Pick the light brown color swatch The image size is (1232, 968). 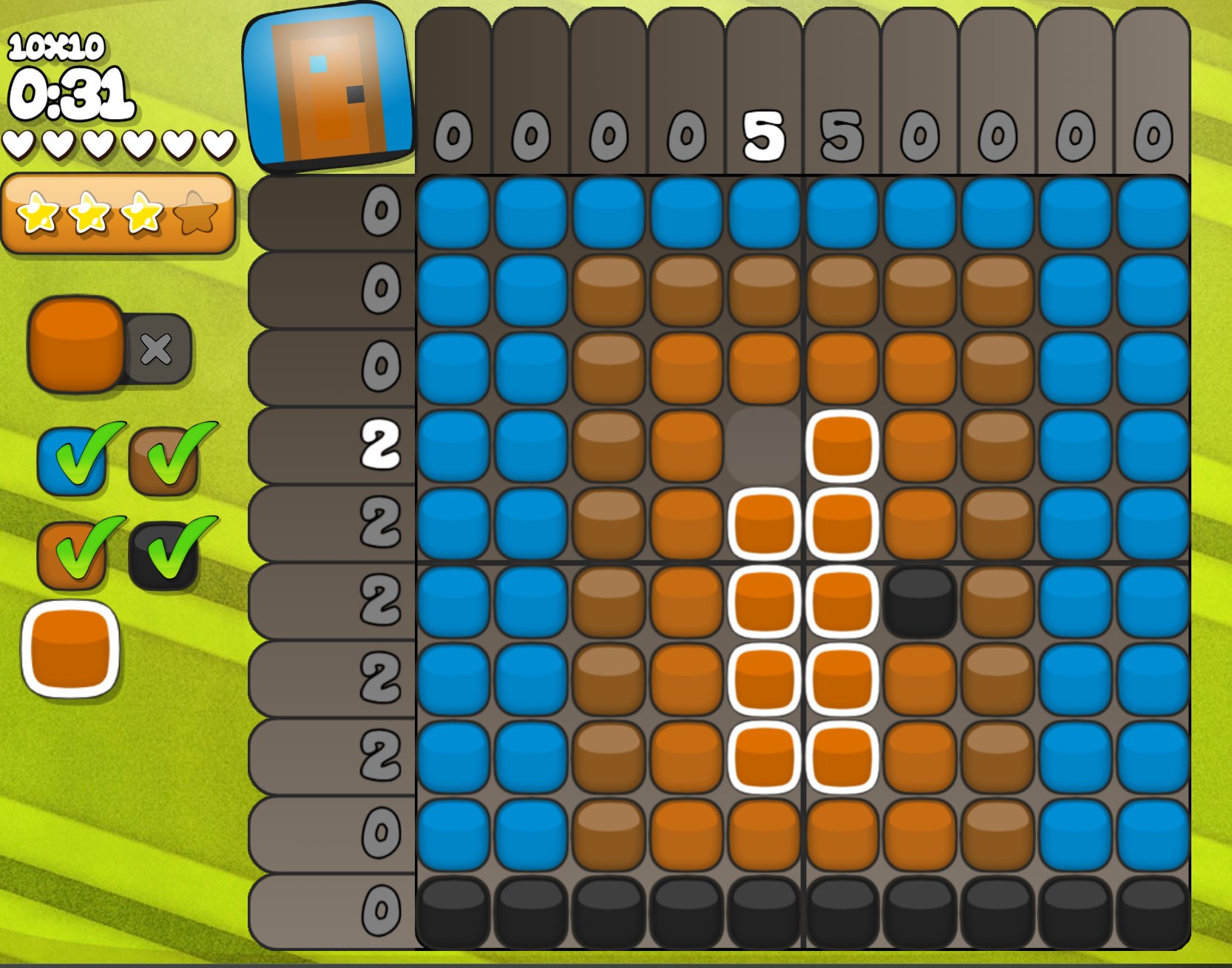point(164,461)
